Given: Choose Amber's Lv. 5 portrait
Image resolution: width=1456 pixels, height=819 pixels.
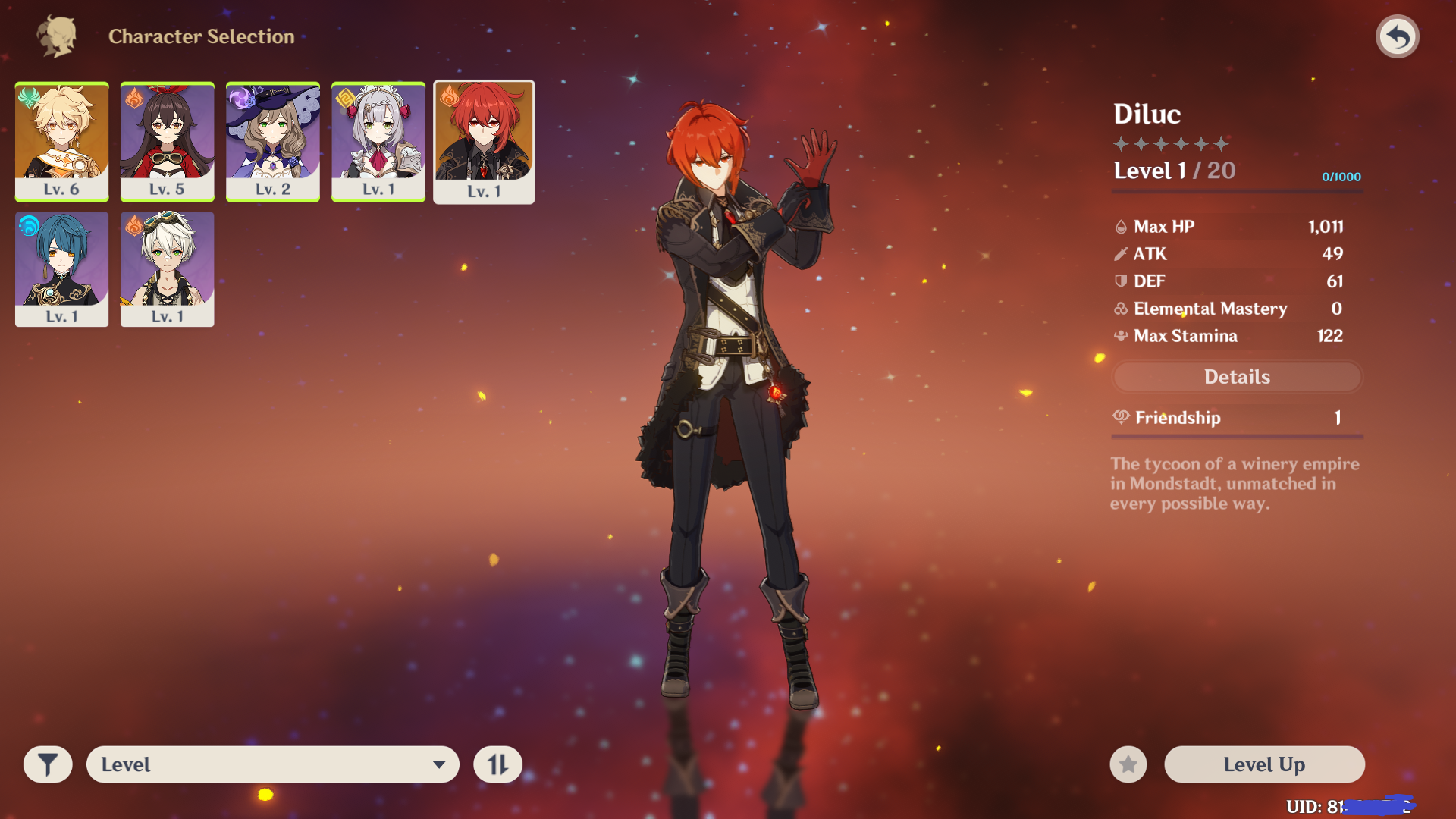Looking at the screenshot, I should tap(167, 141).
